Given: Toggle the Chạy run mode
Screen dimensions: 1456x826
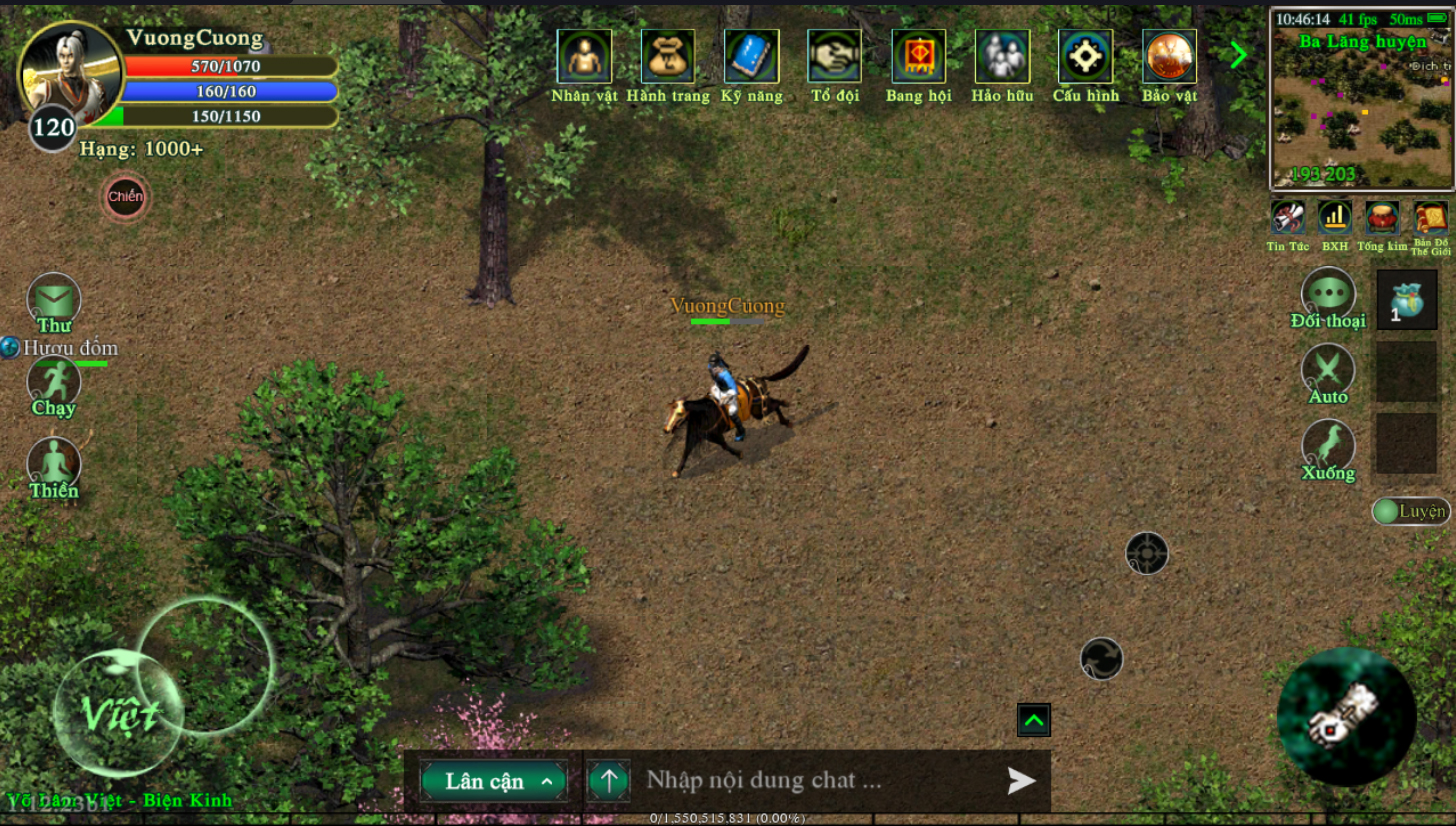Looking at the screenshot, I should click(x=54, y=382).
